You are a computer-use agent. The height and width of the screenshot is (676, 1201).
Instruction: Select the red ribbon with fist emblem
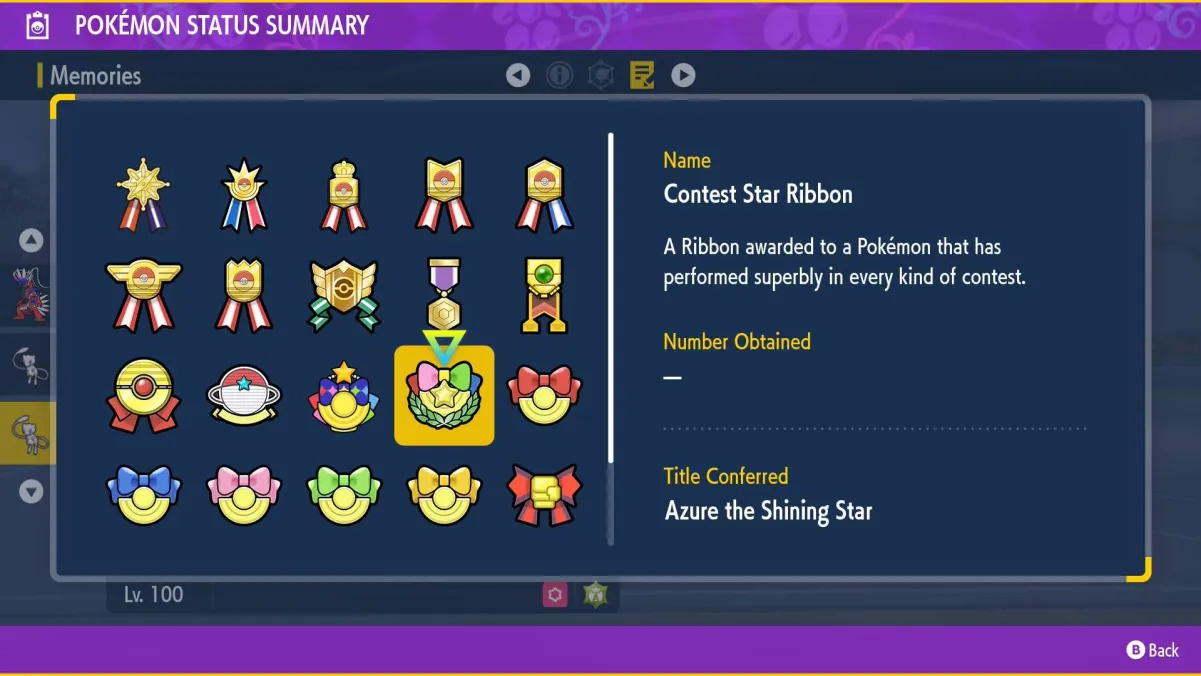[x=544, y=495]
